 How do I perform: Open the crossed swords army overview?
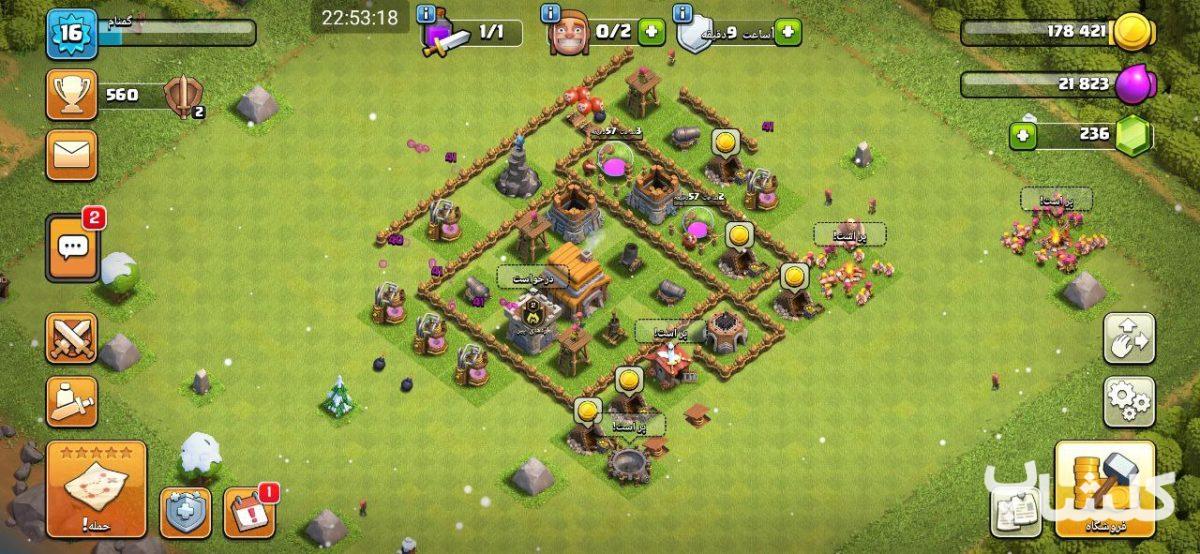point(71,338)
